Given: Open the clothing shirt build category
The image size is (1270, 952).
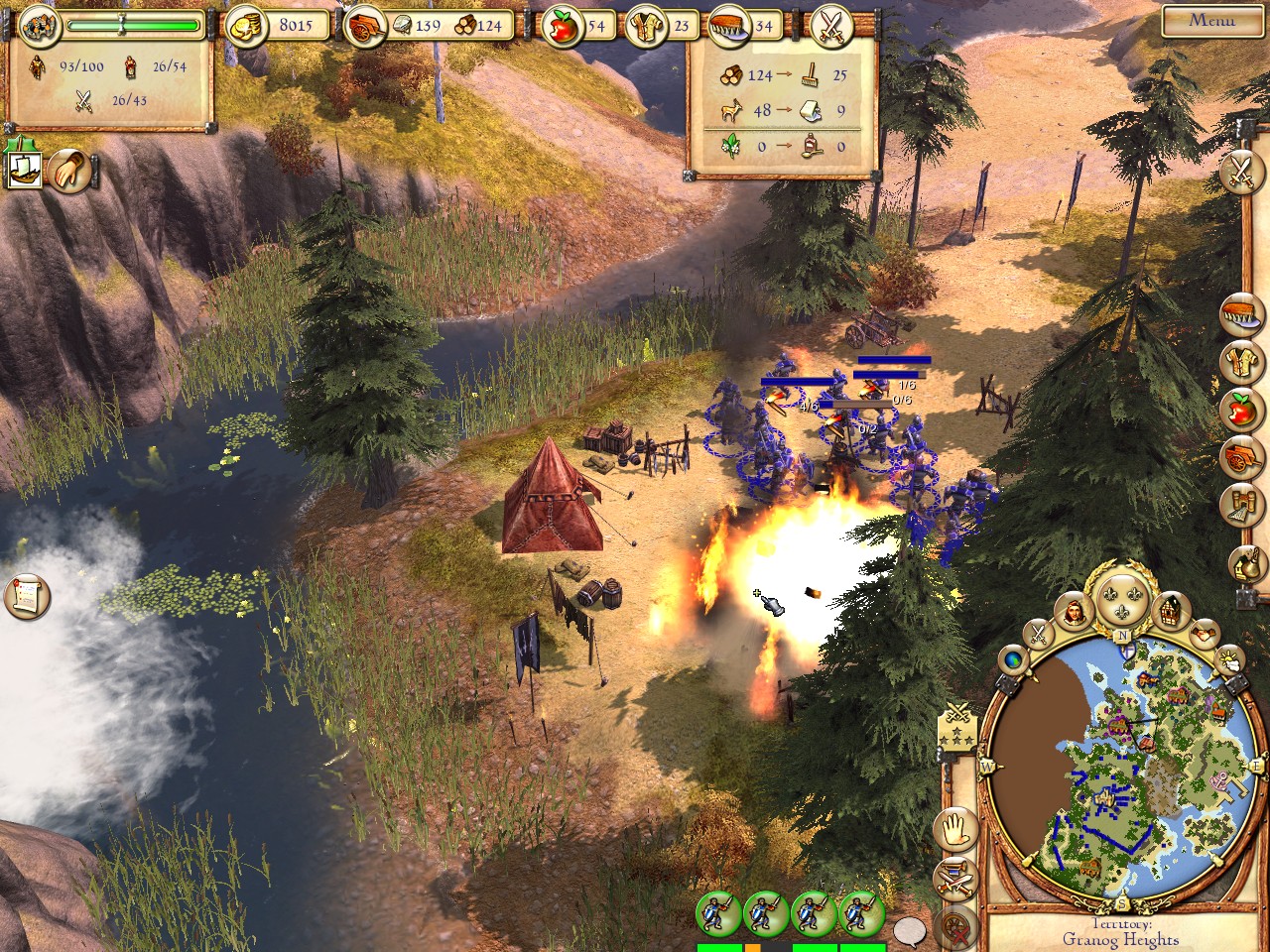Looking at the screenshot, I should (x=1241, y=362).
